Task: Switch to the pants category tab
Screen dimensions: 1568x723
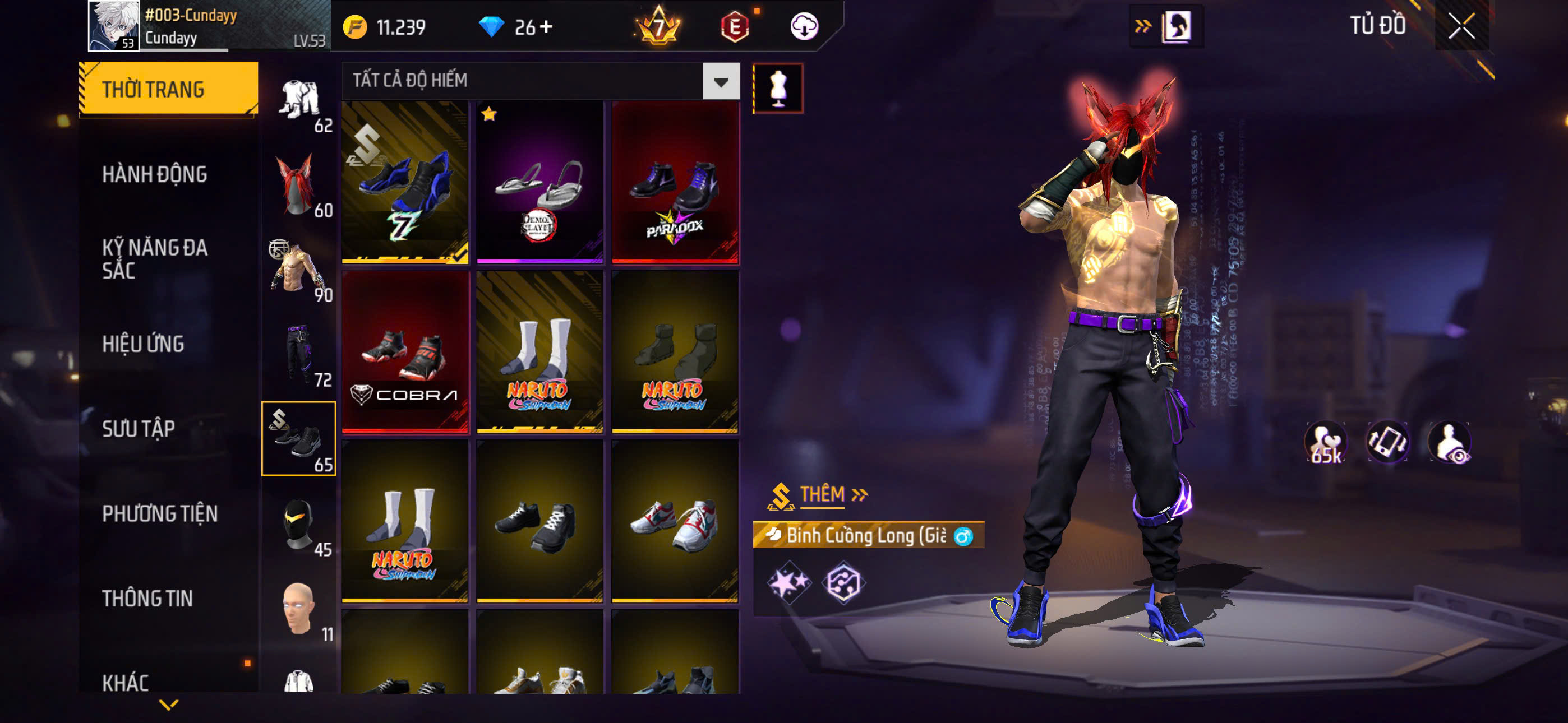Action: coord(299,354)
